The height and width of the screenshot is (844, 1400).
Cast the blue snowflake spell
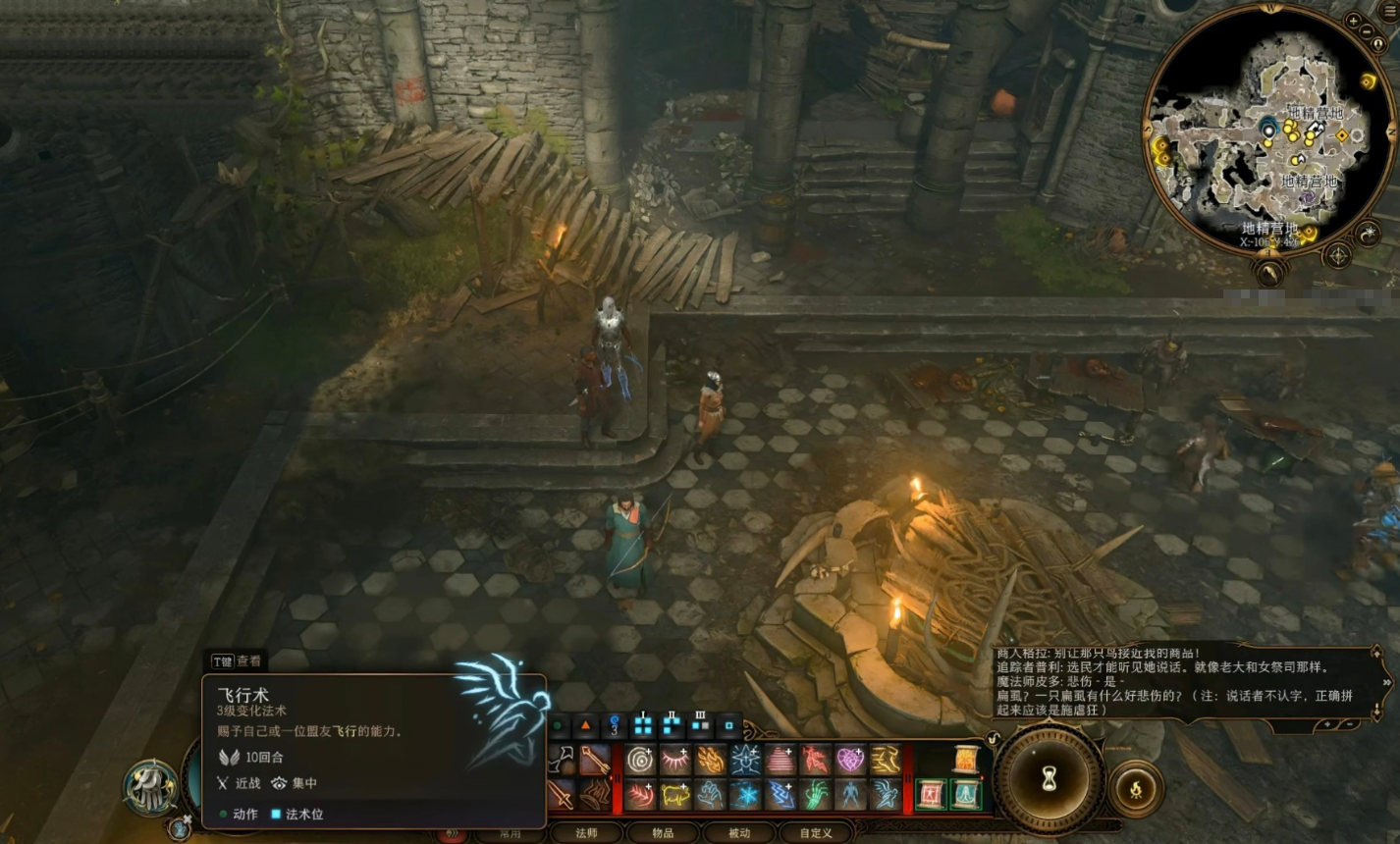(x=745, y=794)
